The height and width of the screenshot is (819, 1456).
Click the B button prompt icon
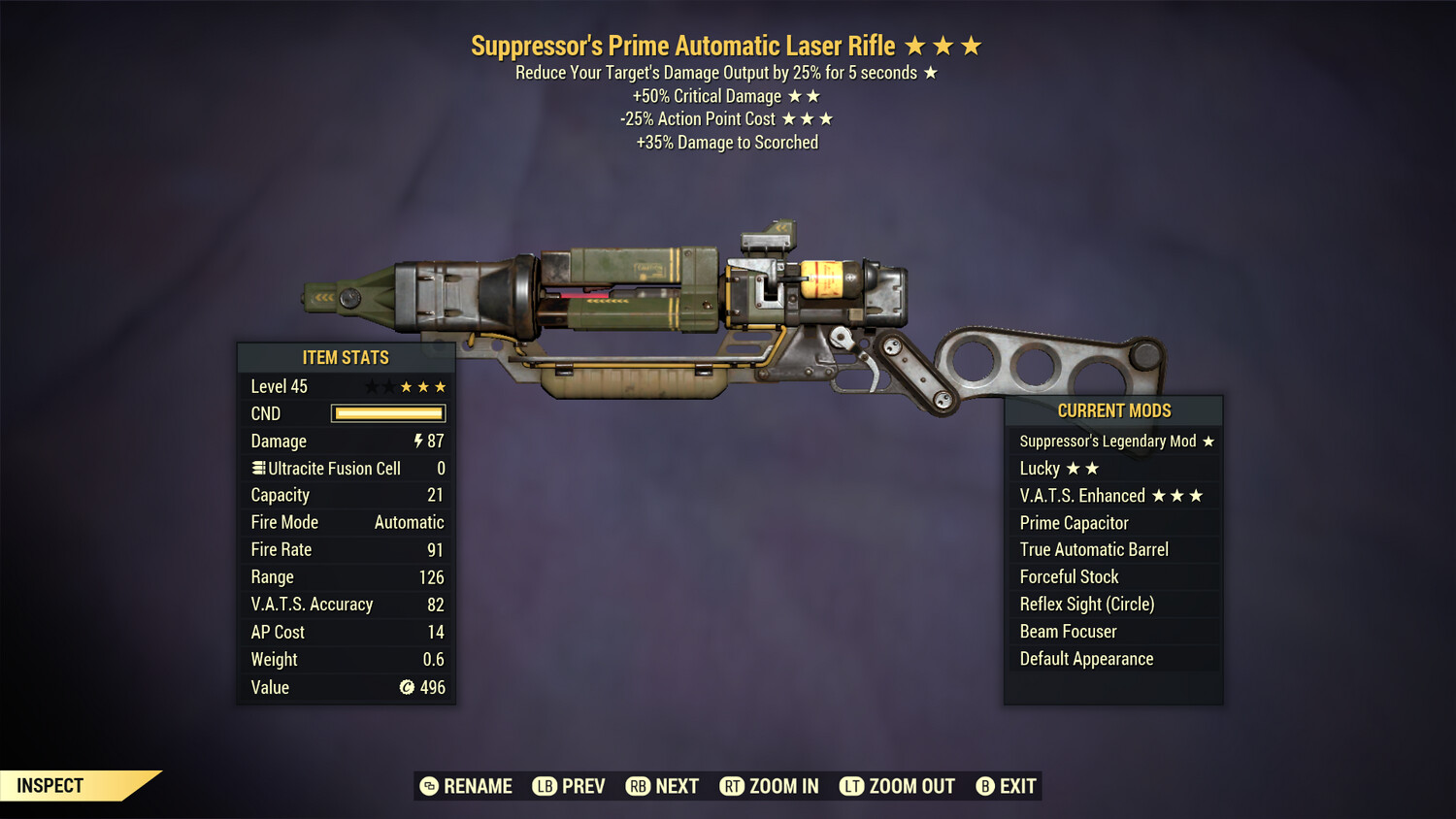tap(986, 786)
